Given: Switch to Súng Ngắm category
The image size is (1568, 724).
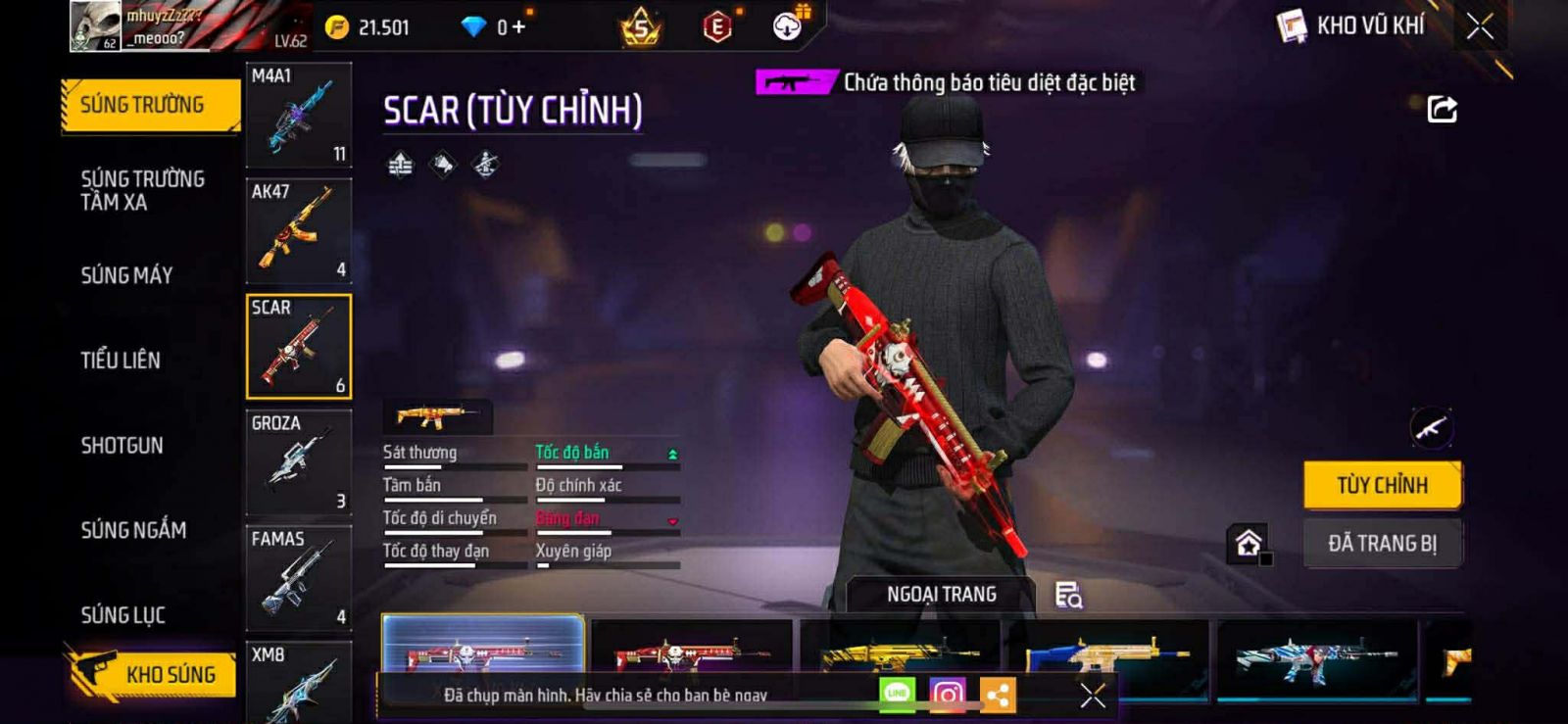Looking at the screenshot, I should tap(133, 530).
